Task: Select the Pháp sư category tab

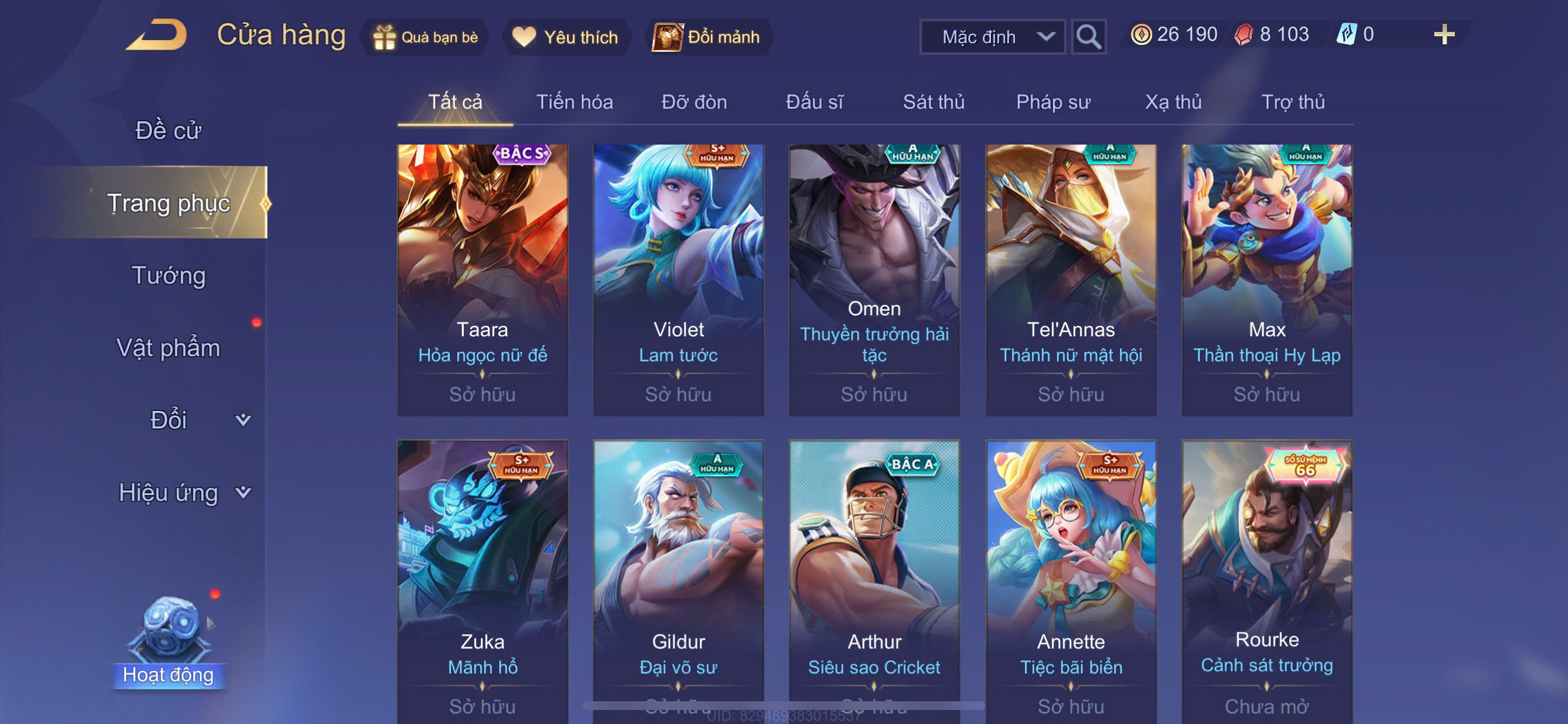Action: pos(1052,101)
